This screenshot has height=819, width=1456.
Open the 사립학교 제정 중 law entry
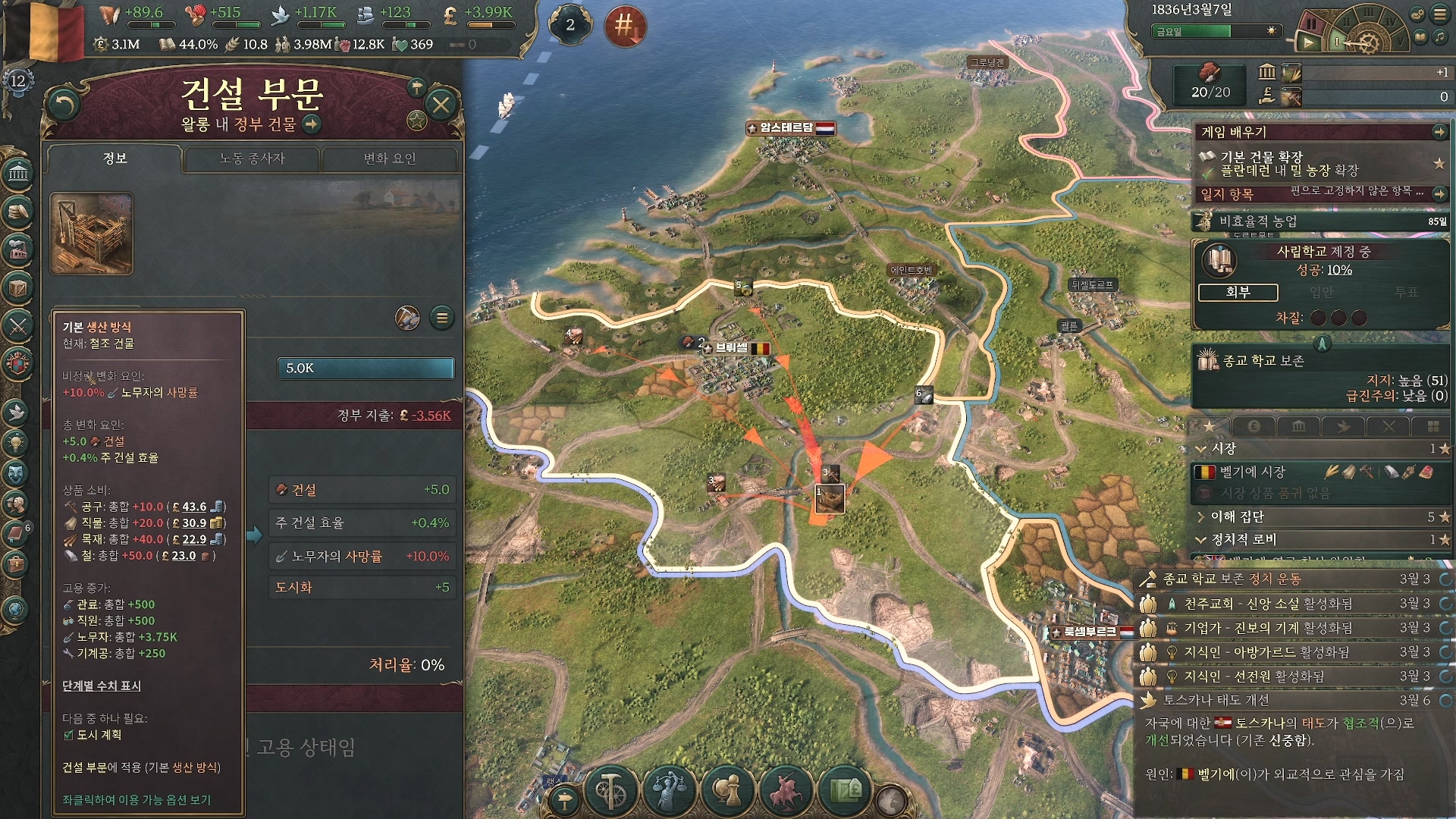pyautogui.click(x=1323, y=252)
